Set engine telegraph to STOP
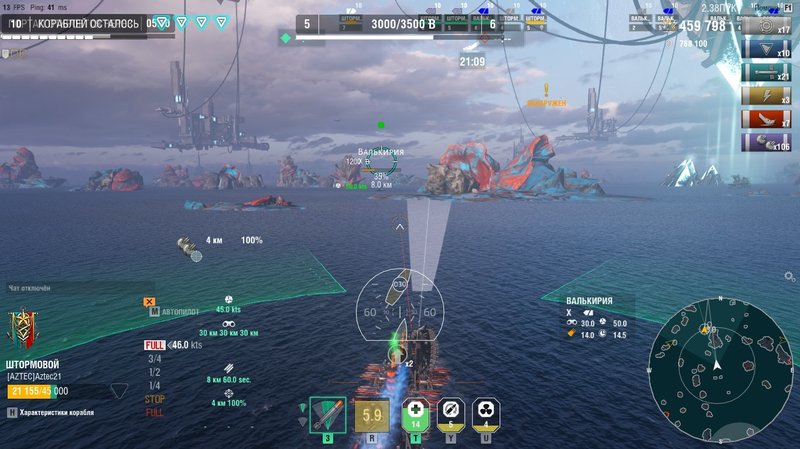800x449 pixels. coord(155,399)
